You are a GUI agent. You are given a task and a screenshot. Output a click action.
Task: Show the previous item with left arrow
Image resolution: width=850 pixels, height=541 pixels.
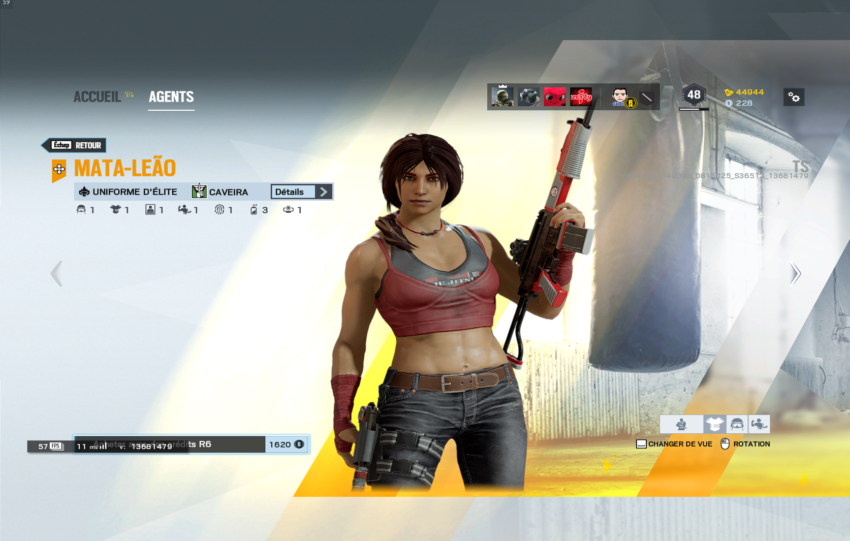(x=56, y=273)
